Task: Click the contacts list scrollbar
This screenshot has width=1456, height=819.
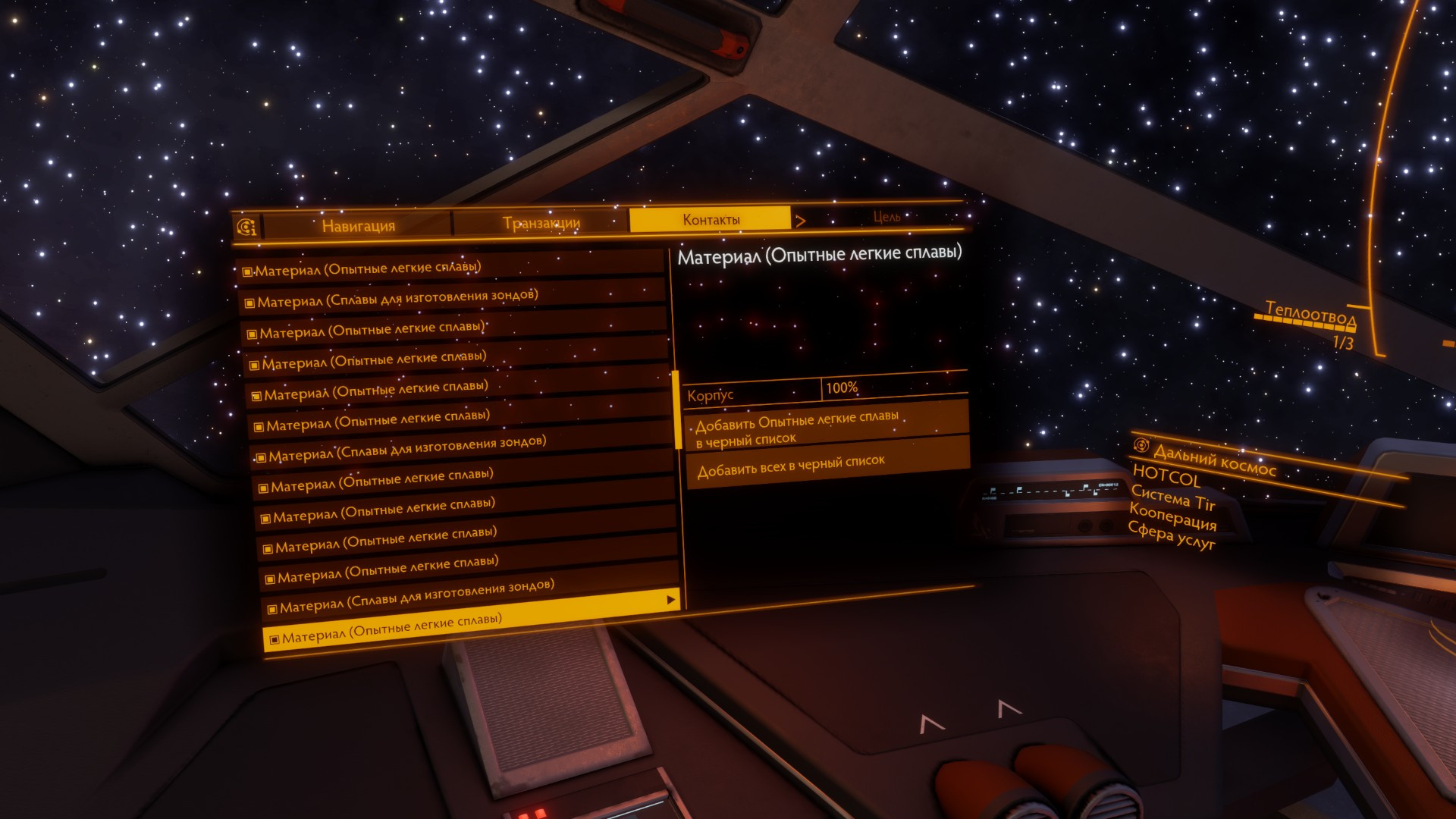Action: click(x=676, y=409)
